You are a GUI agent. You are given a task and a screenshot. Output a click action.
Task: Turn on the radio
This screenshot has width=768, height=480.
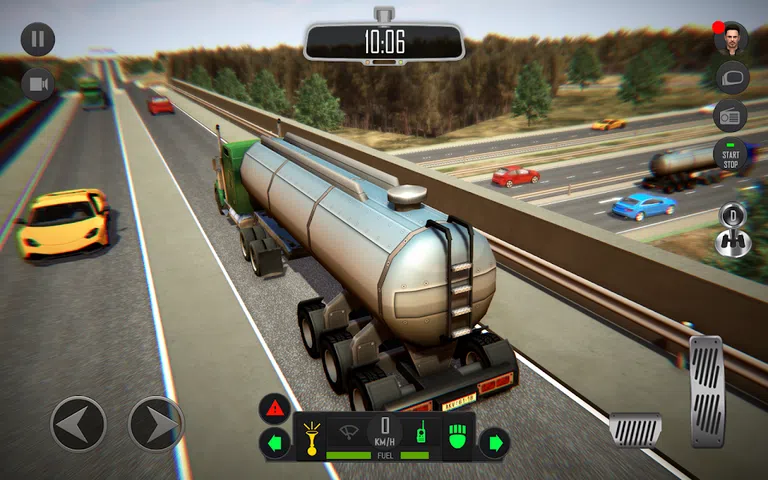(731, 116)
